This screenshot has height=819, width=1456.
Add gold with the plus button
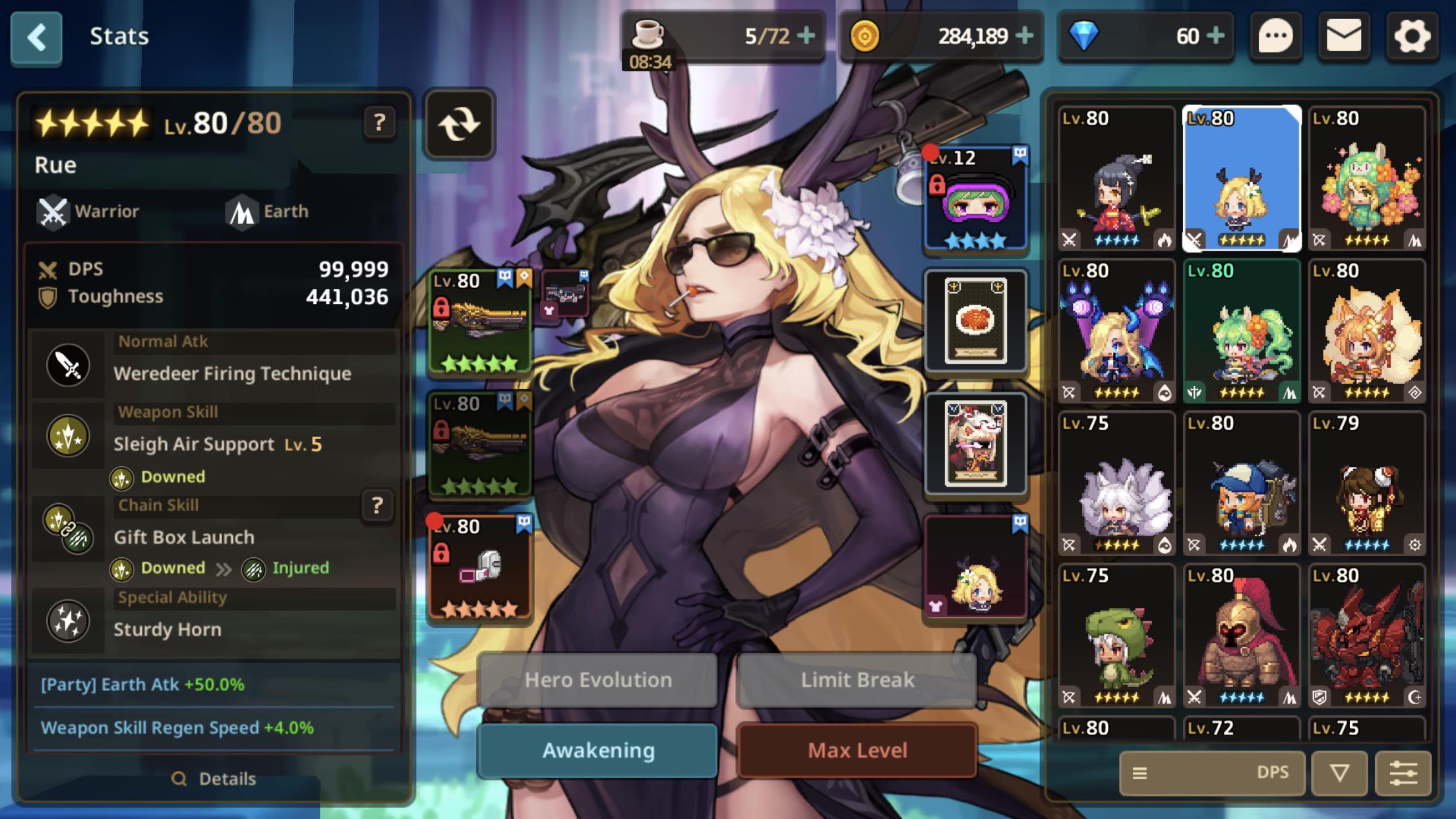pos(1024,36)
